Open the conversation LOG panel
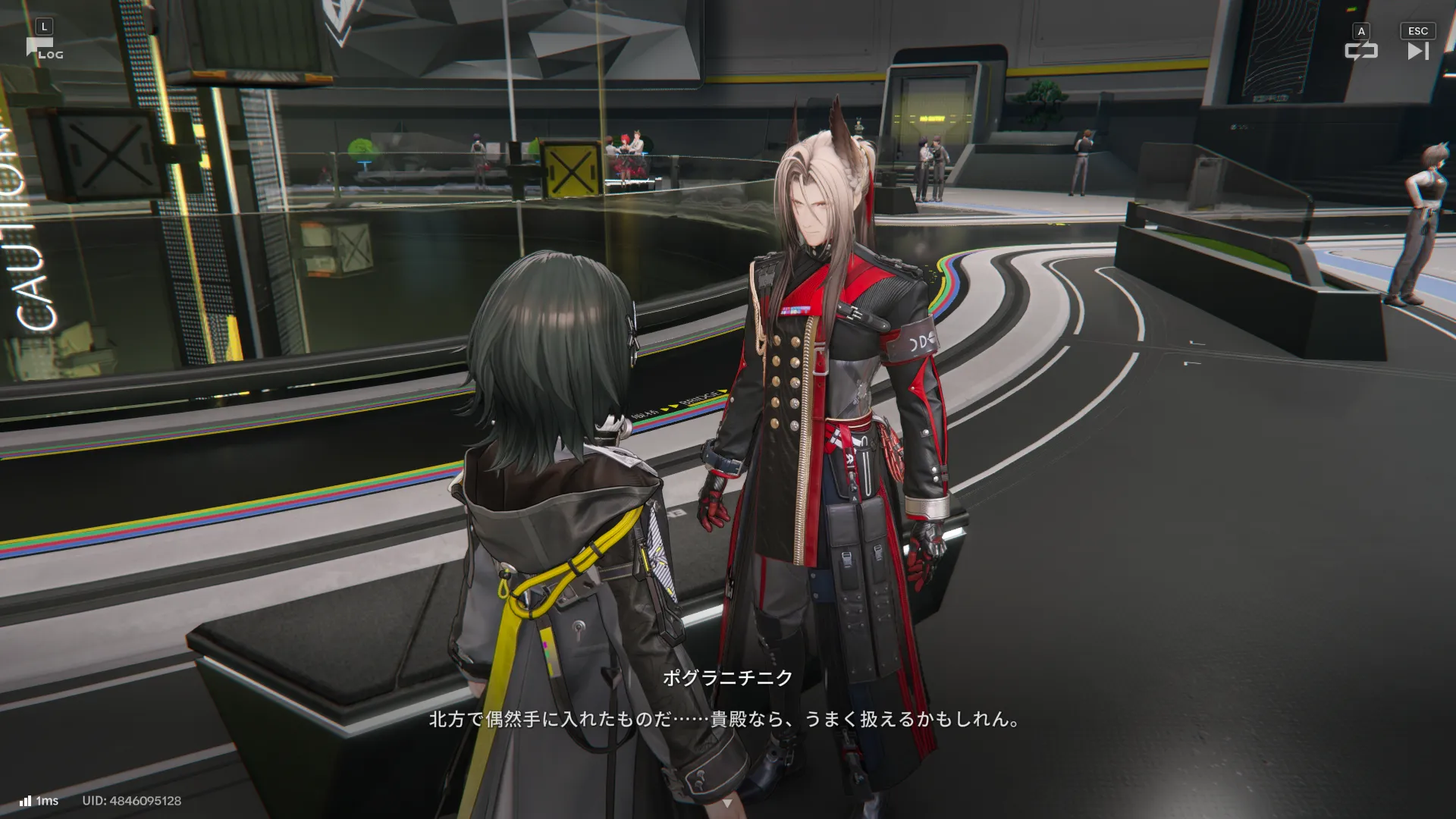The width and height of the screenshot is (1456, 819). tap(47, 45)
